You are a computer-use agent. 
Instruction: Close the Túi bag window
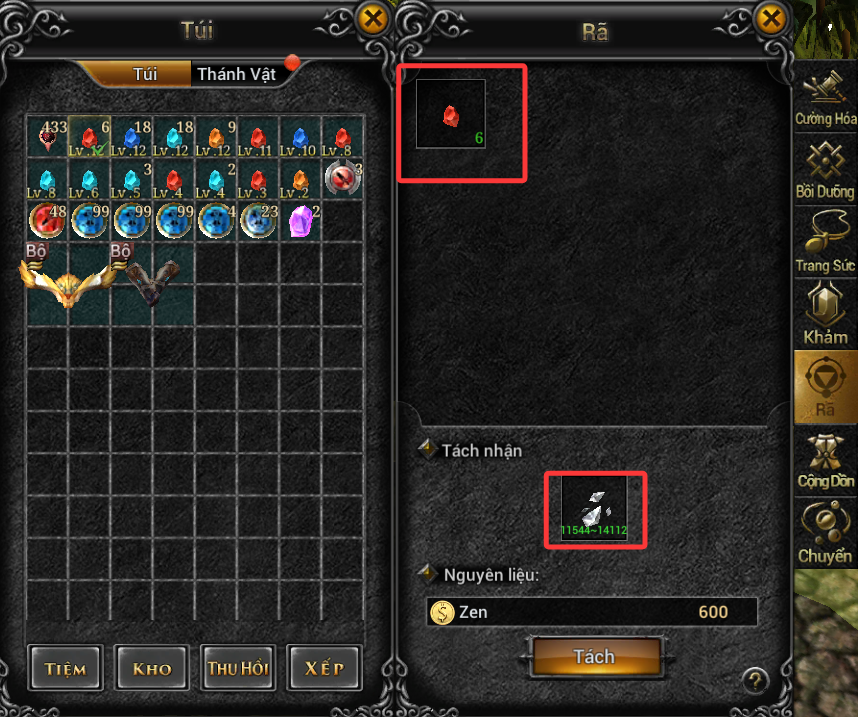tap(373, 18)
